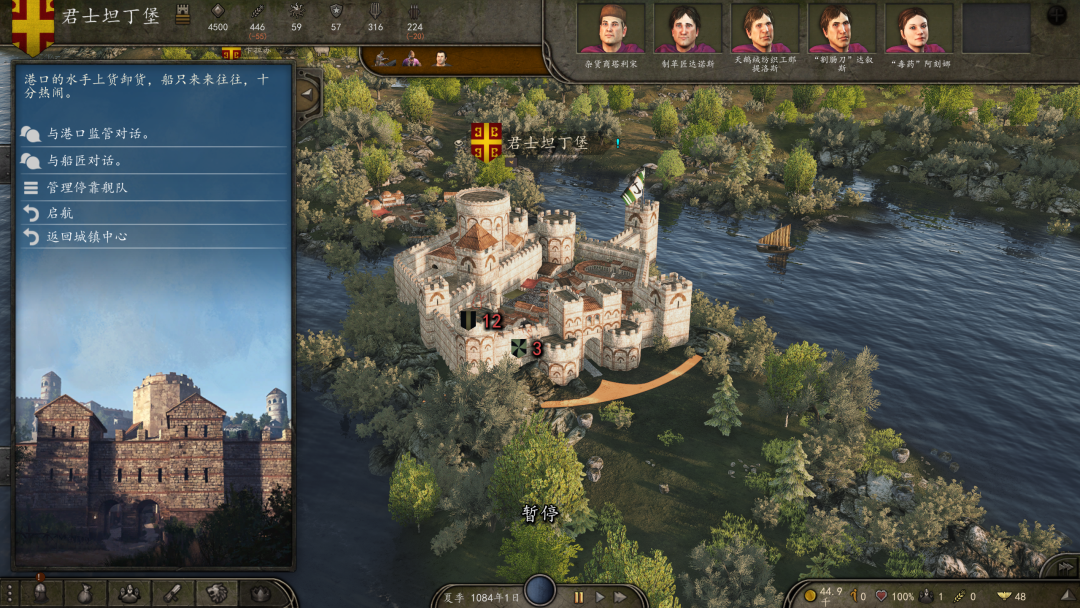The height and width of the screenshot is (608, 1080).
Task: Open the portrait of 天鹅绒纺织工耶提洛斯
Action: point(764,29)
